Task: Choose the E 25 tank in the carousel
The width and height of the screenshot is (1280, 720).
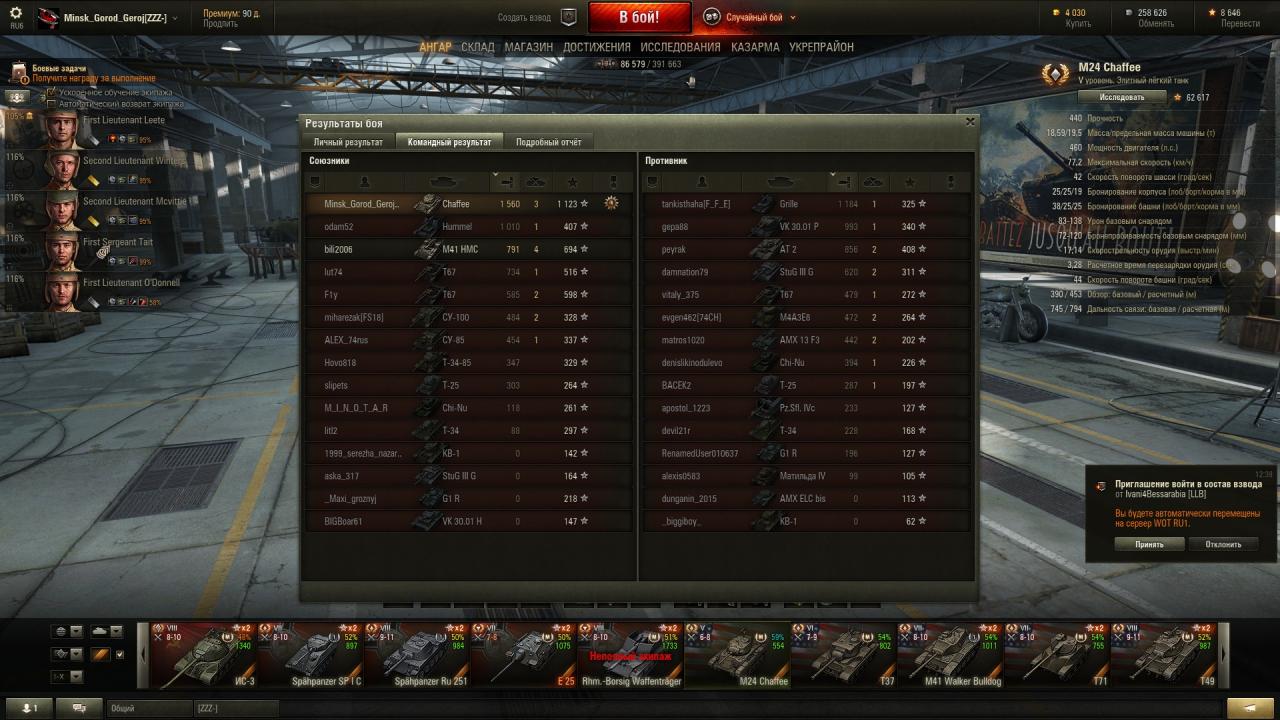Action: click(x=525, y=655)
